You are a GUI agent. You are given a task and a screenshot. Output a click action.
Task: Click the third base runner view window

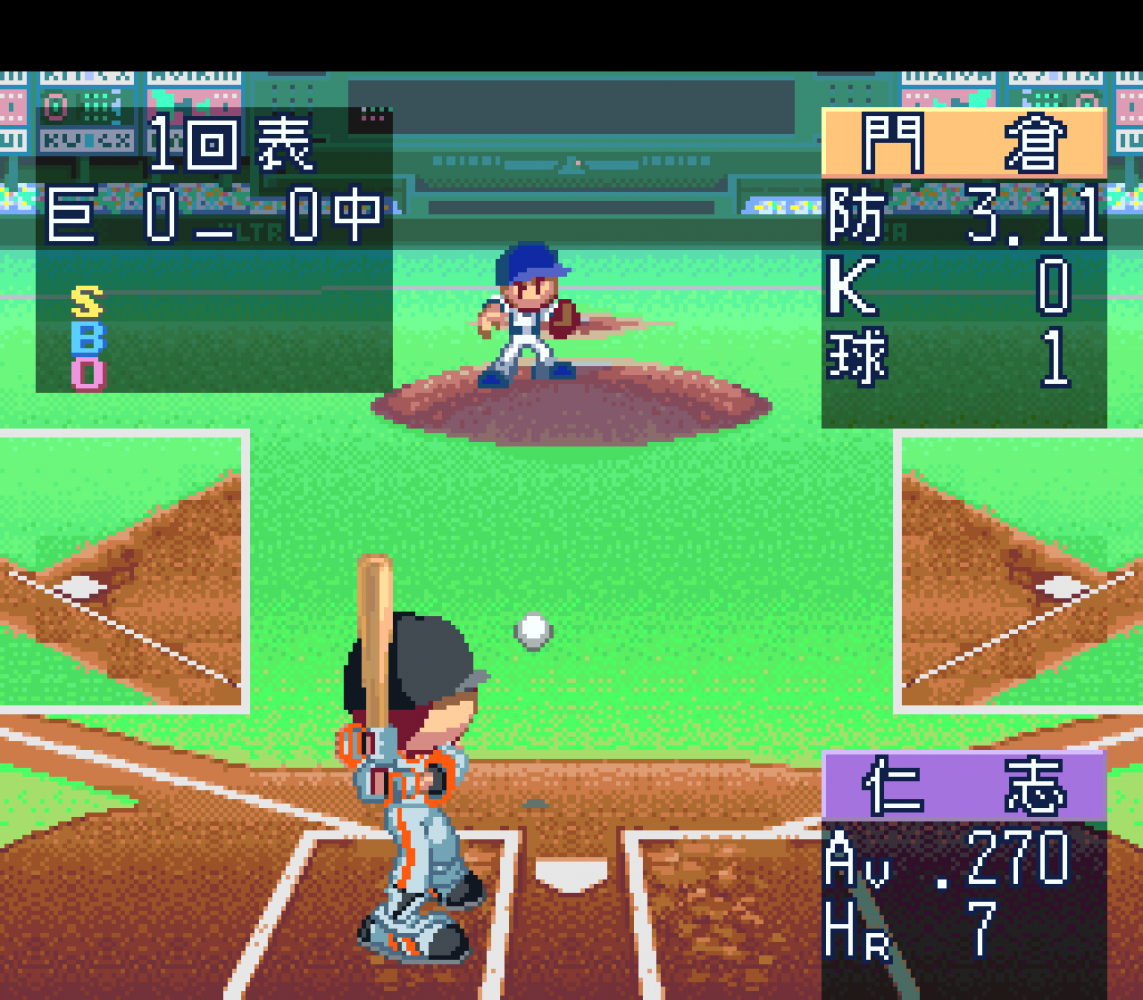123,572
